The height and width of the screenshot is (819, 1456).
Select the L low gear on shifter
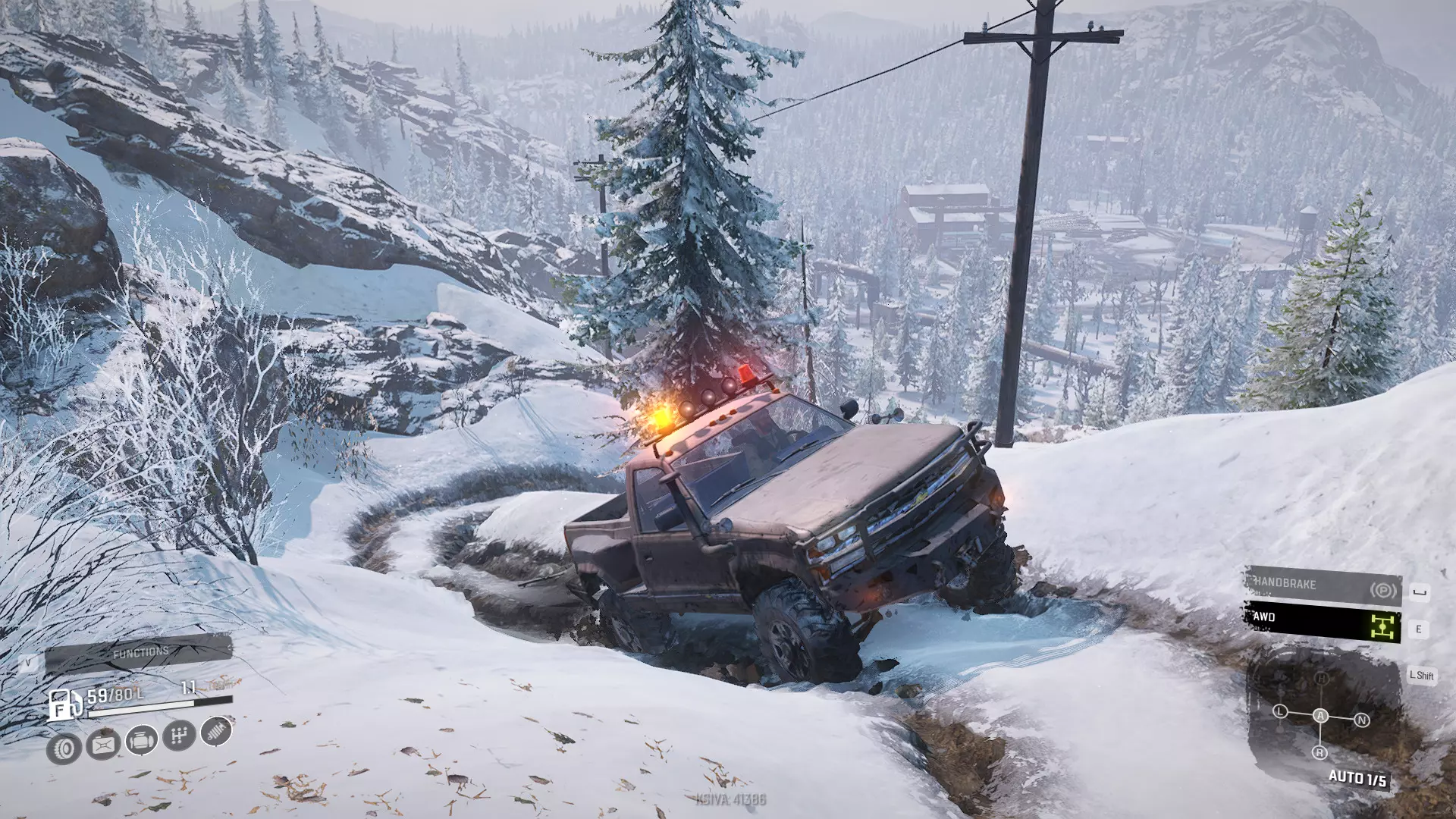1280,711
